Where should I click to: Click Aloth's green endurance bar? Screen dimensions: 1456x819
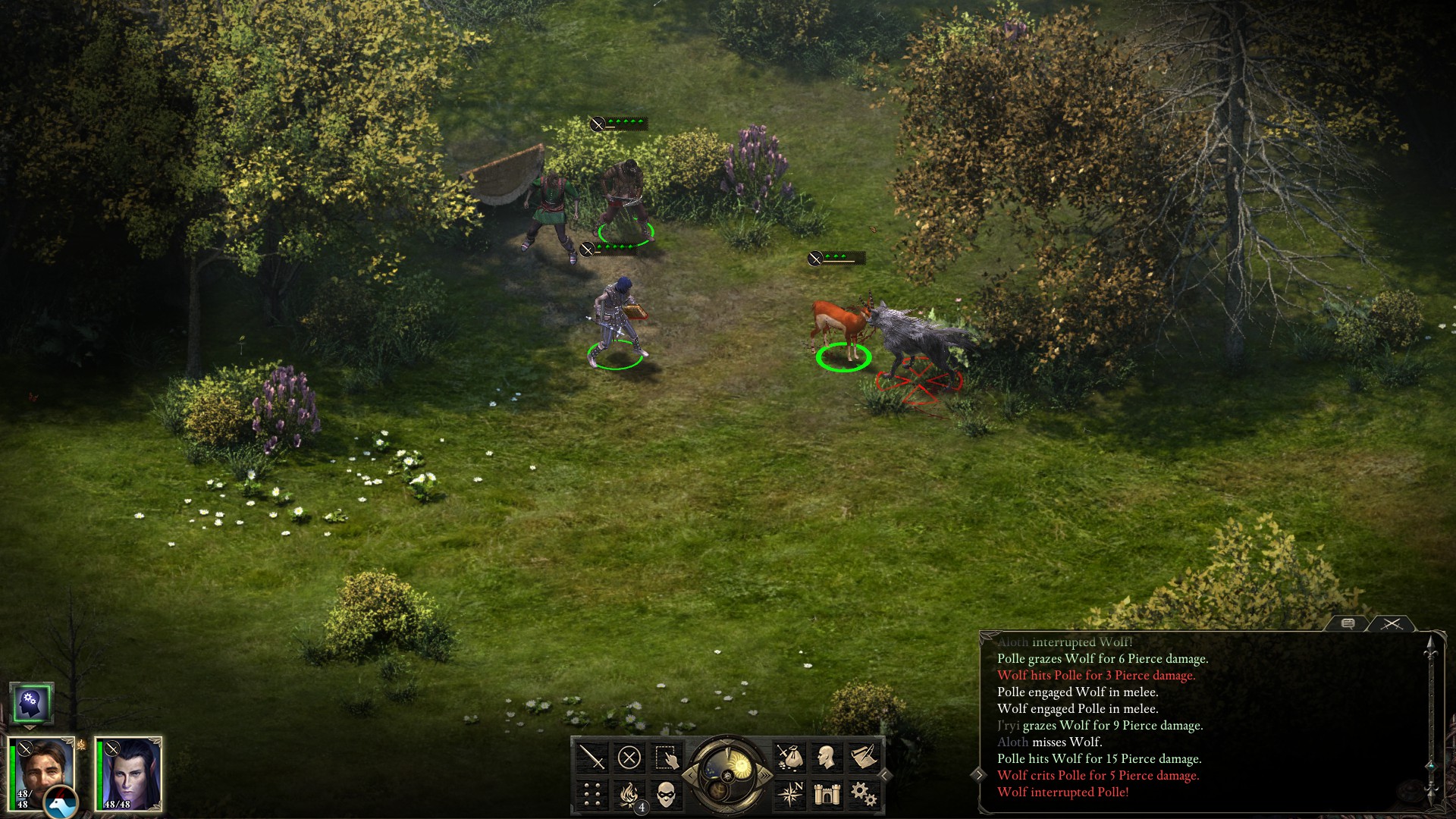coord(99,773)
